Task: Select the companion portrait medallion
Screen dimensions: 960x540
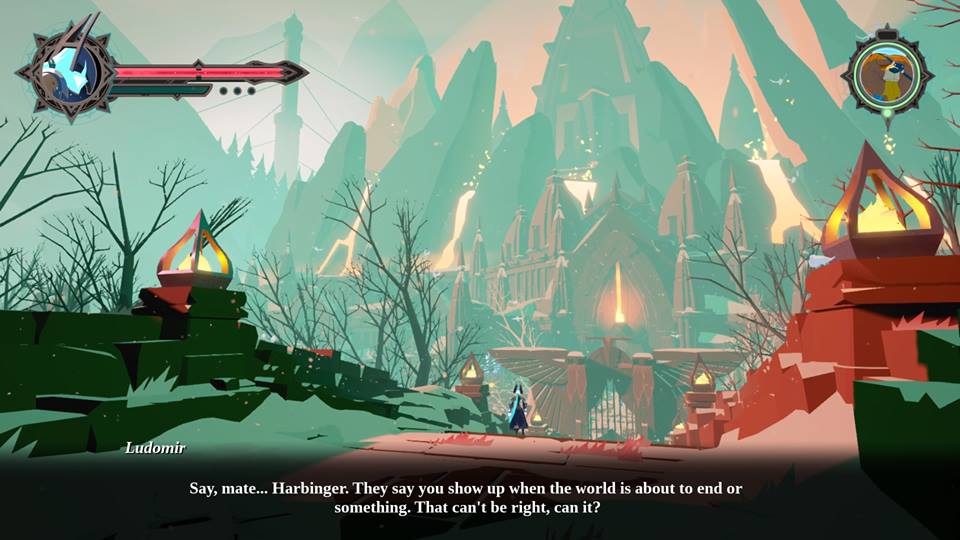Action: pyautogui.click(x=886, y=72)
